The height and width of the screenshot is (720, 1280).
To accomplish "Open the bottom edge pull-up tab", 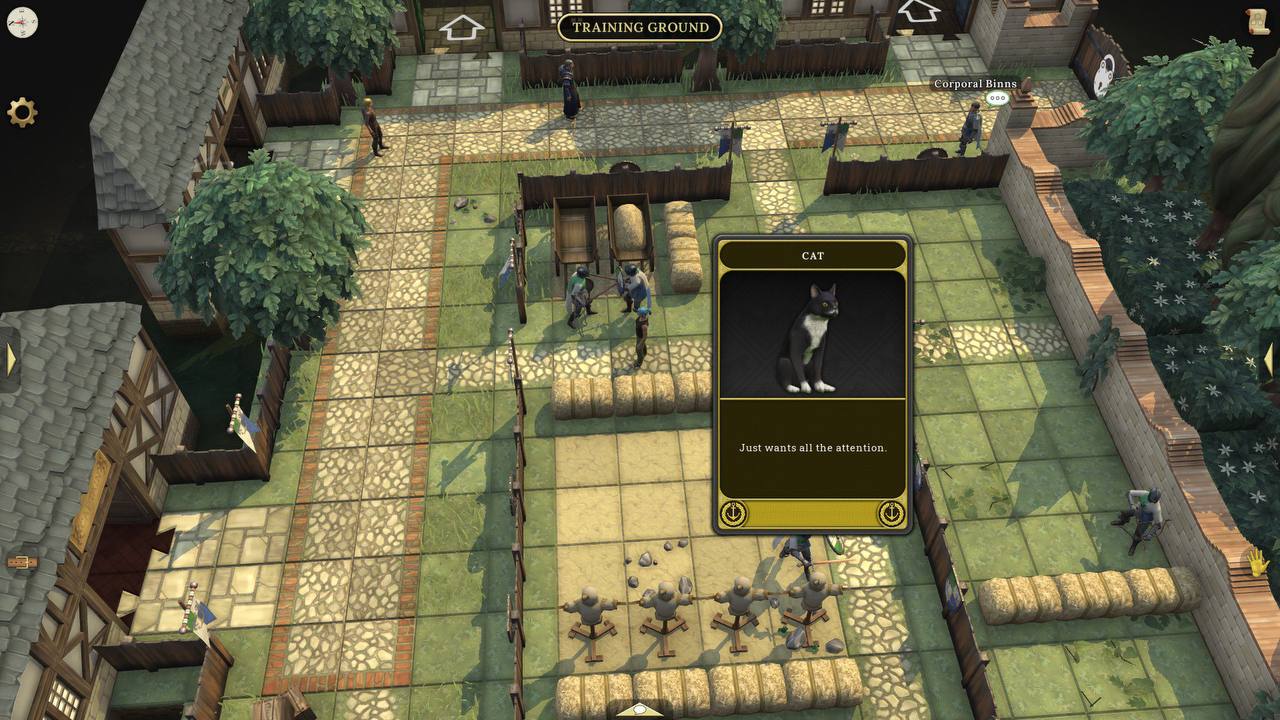I will (640, 711).
